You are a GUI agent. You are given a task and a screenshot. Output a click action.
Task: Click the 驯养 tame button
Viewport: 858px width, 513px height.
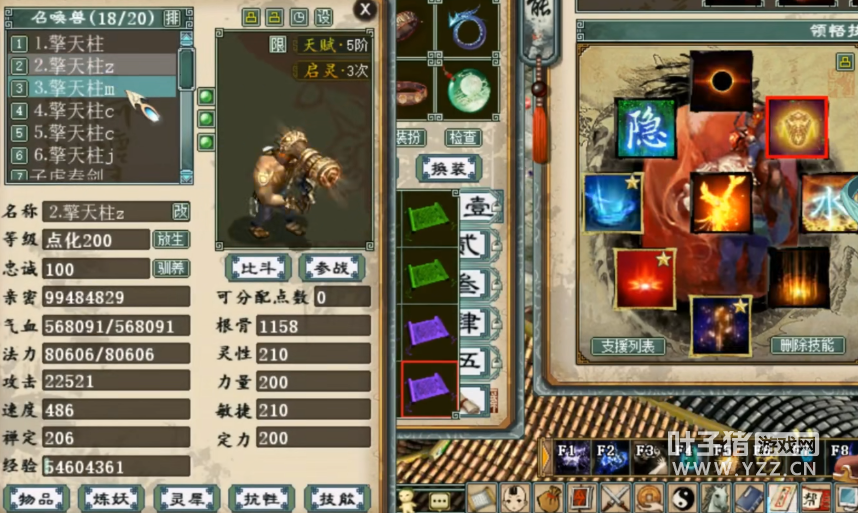[170, 268]
